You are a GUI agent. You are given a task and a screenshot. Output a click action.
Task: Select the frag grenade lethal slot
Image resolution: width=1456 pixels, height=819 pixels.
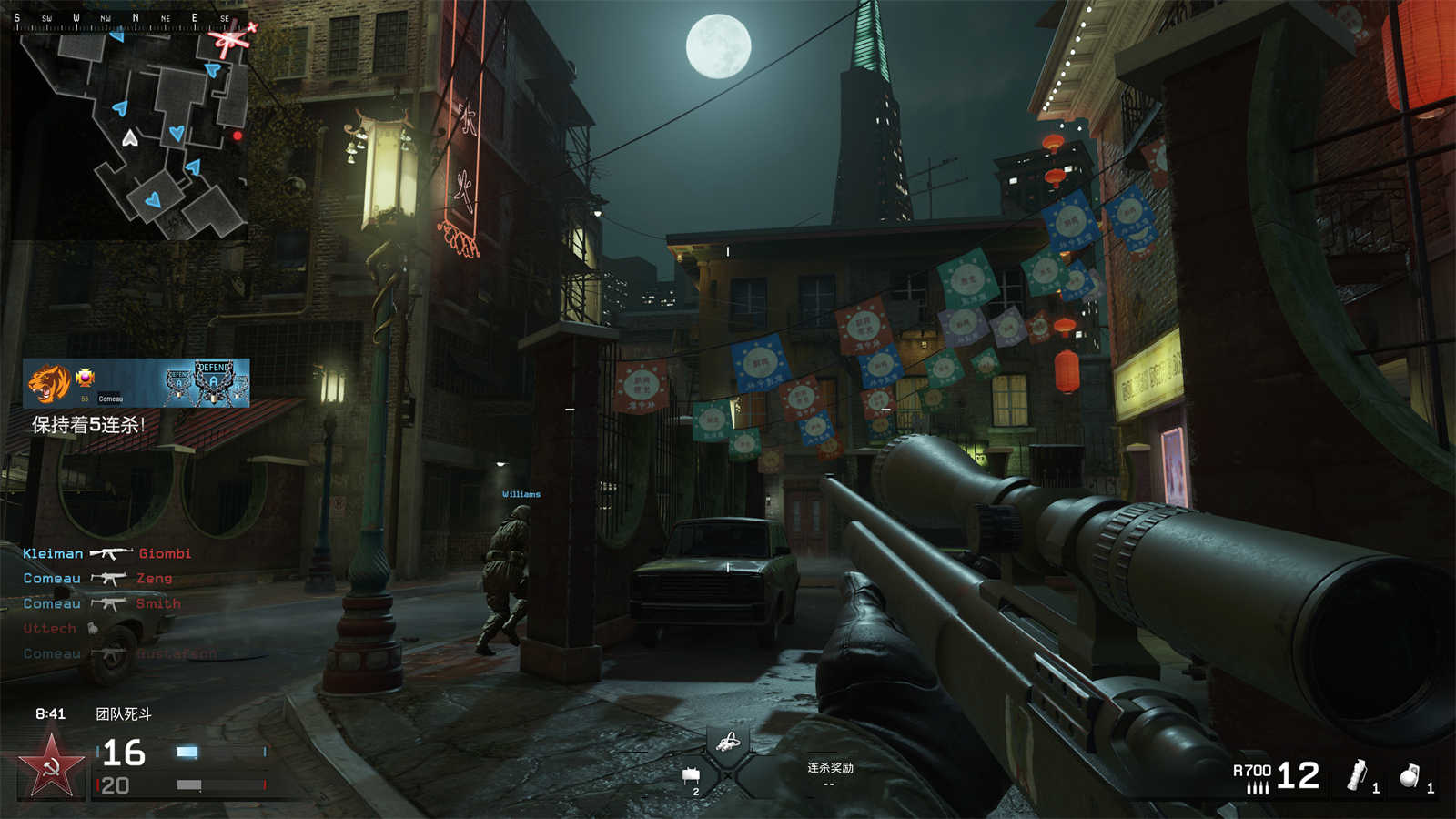coord(1411,776)
